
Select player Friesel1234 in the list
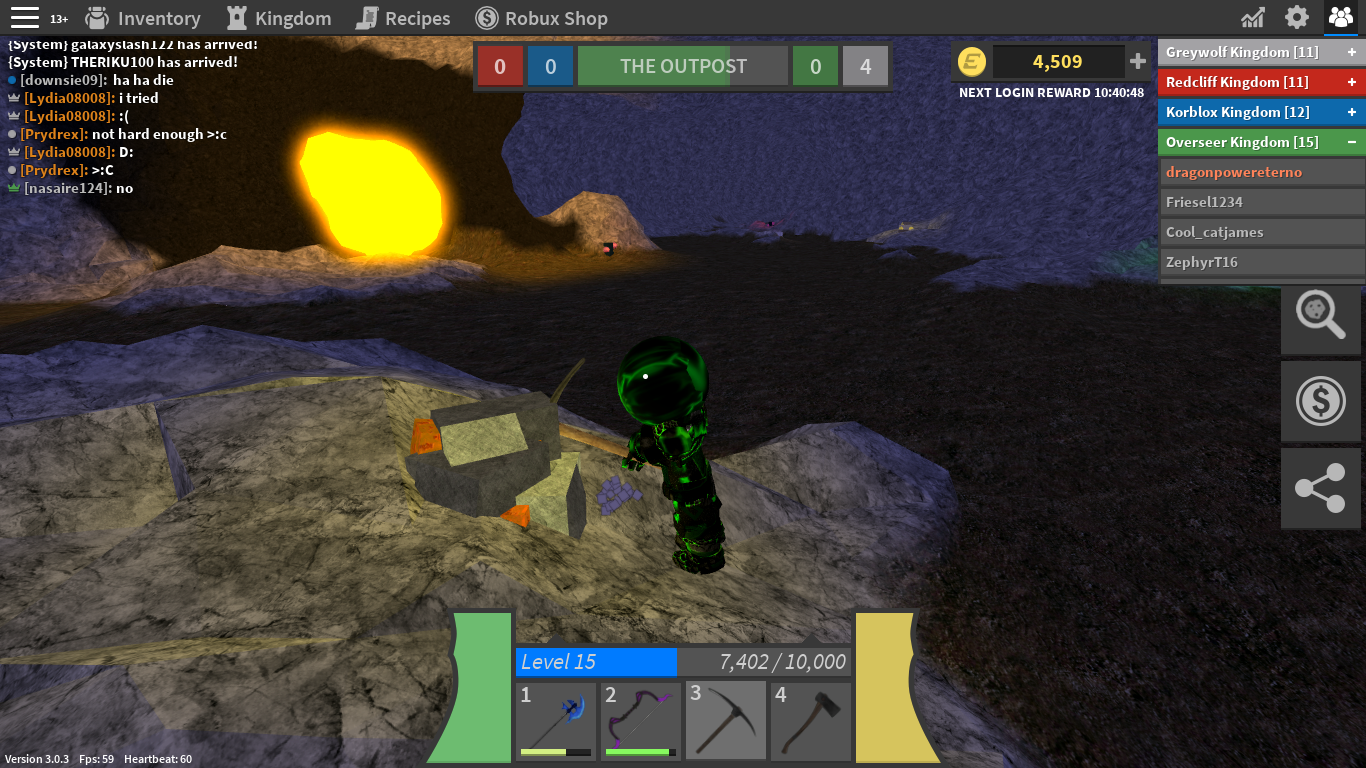[1262, 202]
